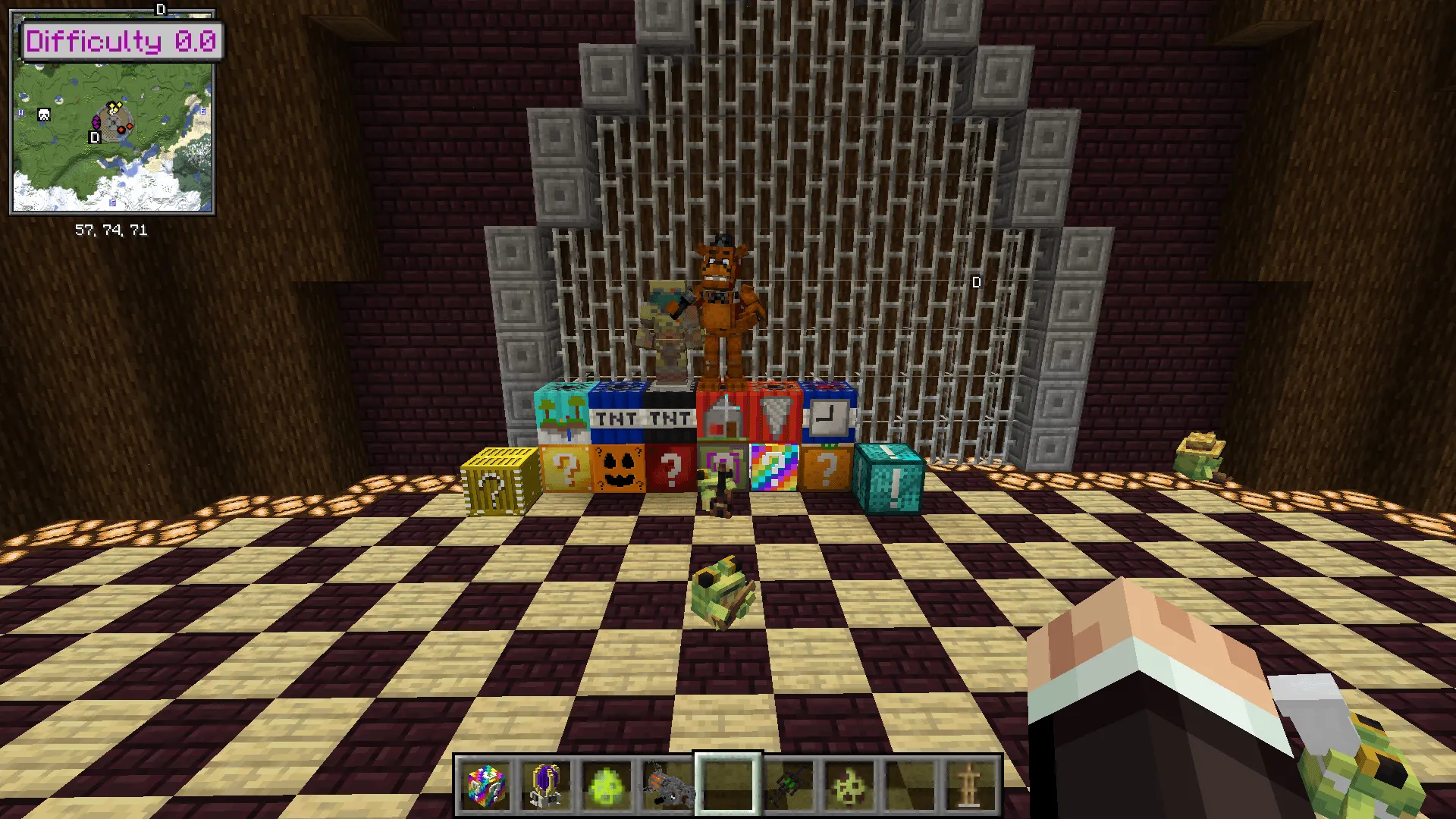
Task: Click the coordinates text under the minimap
Action: click(112, 229)
